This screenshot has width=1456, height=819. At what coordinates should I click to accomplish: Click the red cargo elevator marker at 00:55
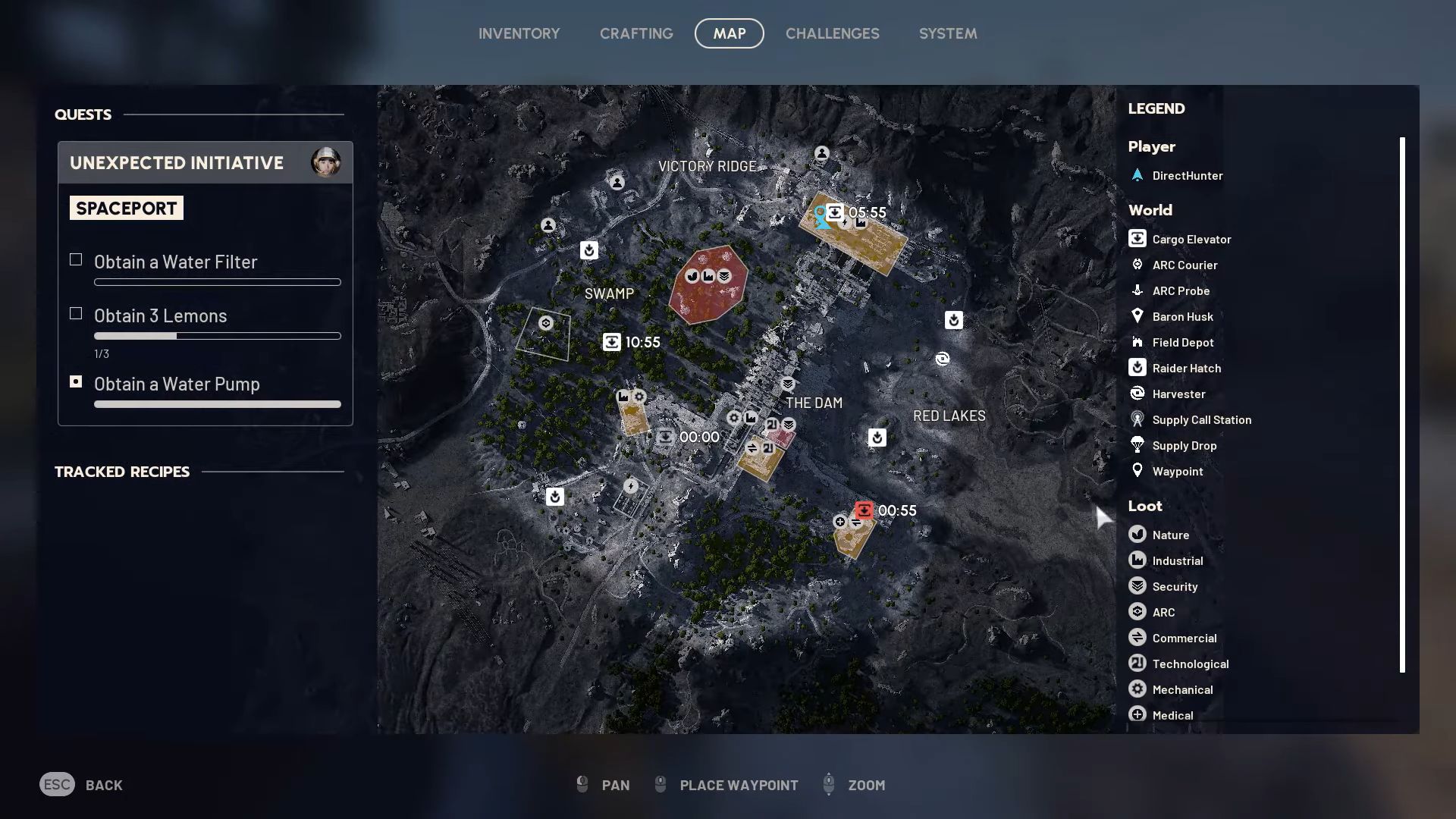864,510
